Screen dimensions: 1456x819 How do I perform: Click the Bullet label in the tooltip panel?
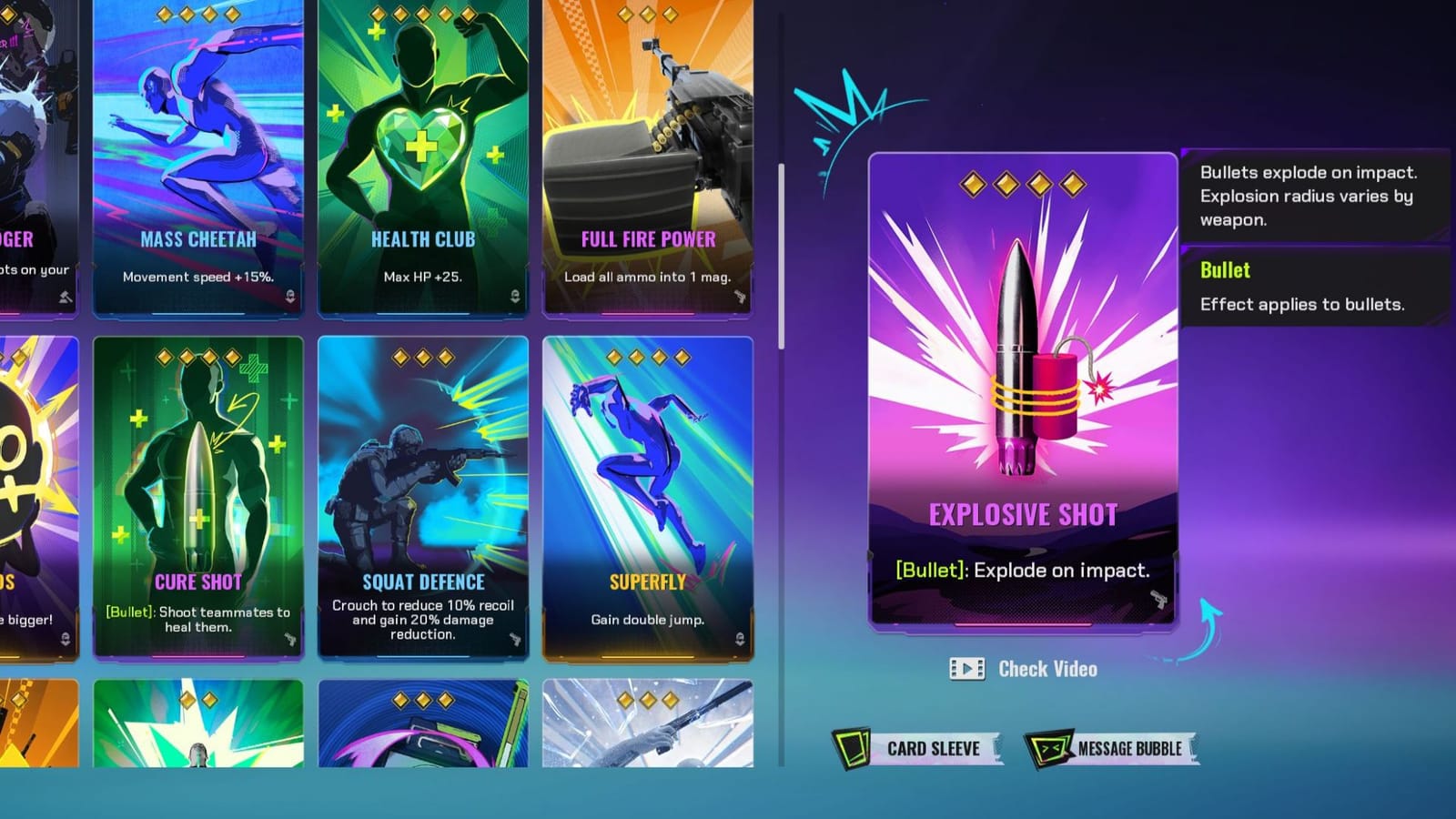[1224, 270]
